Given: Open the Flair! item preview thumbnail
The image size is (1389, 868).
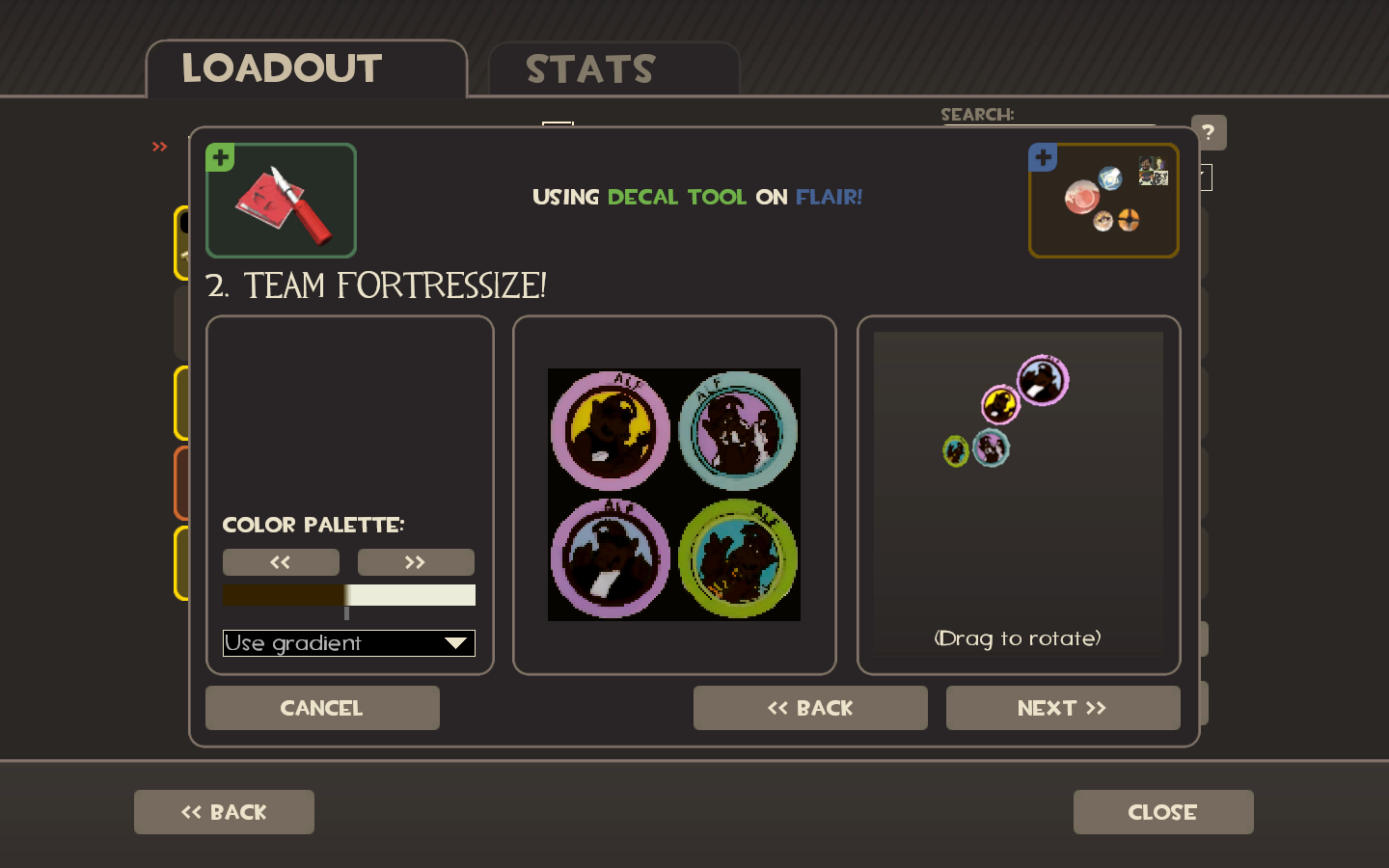Looking at the screenshot, I should click(1103, 200).
